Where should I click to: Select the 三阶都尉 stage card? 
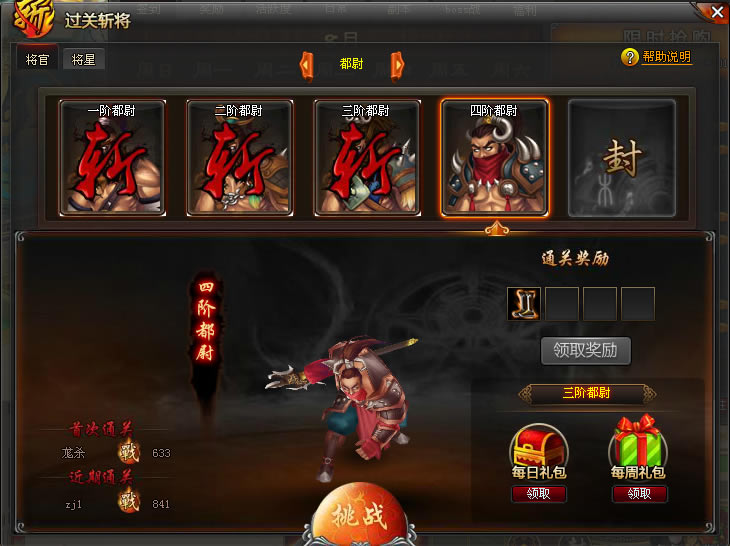[x=366, y=157]
